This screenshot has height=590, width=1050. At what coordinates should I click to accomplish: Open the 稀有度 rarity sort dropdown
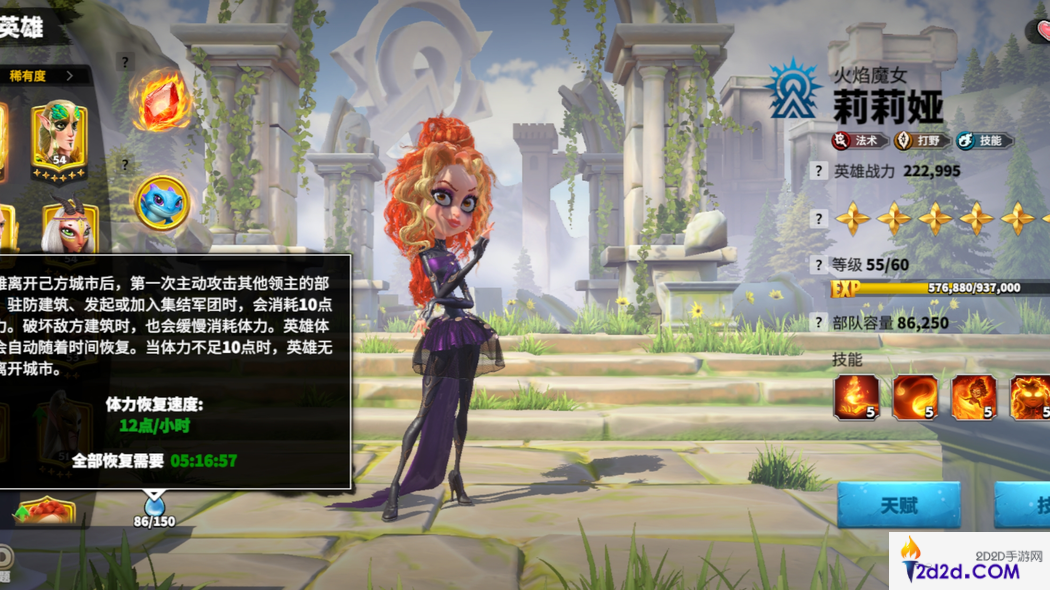(43, 75)
